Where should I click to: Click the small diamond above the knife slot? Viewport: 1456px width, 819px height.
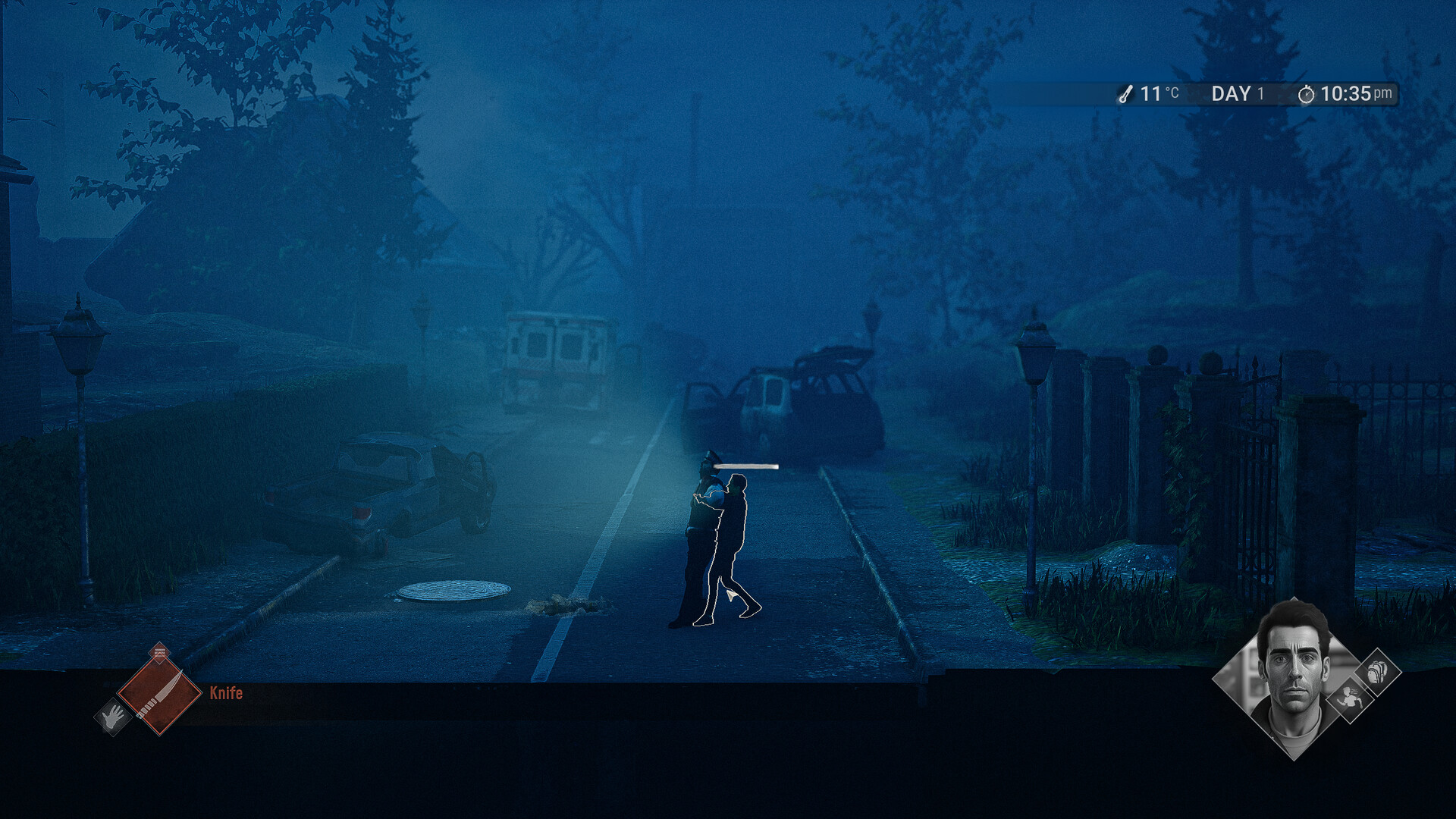[159, 652]
